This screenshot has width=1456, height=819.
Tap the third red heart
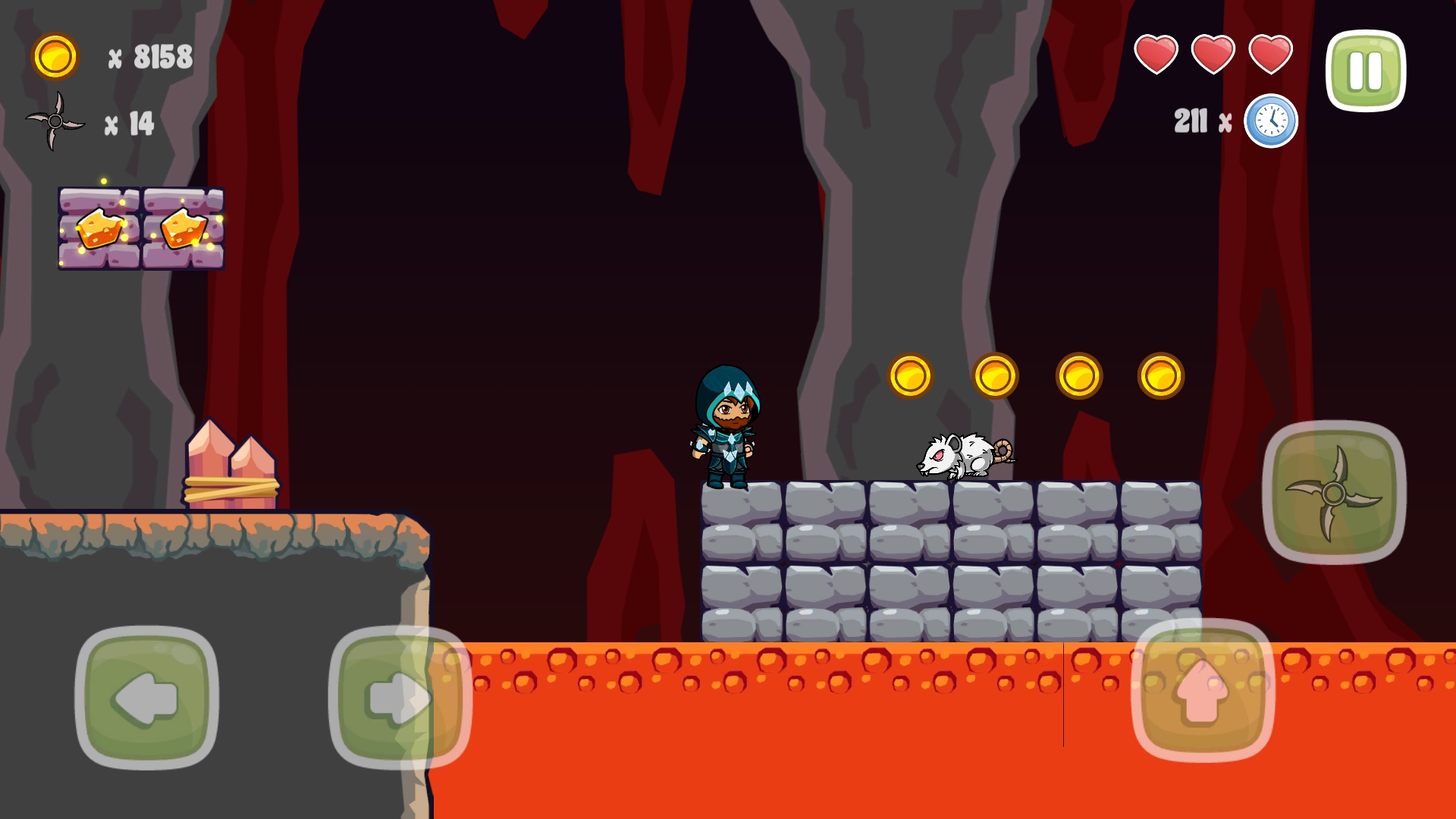click(x=1269, y=55)
